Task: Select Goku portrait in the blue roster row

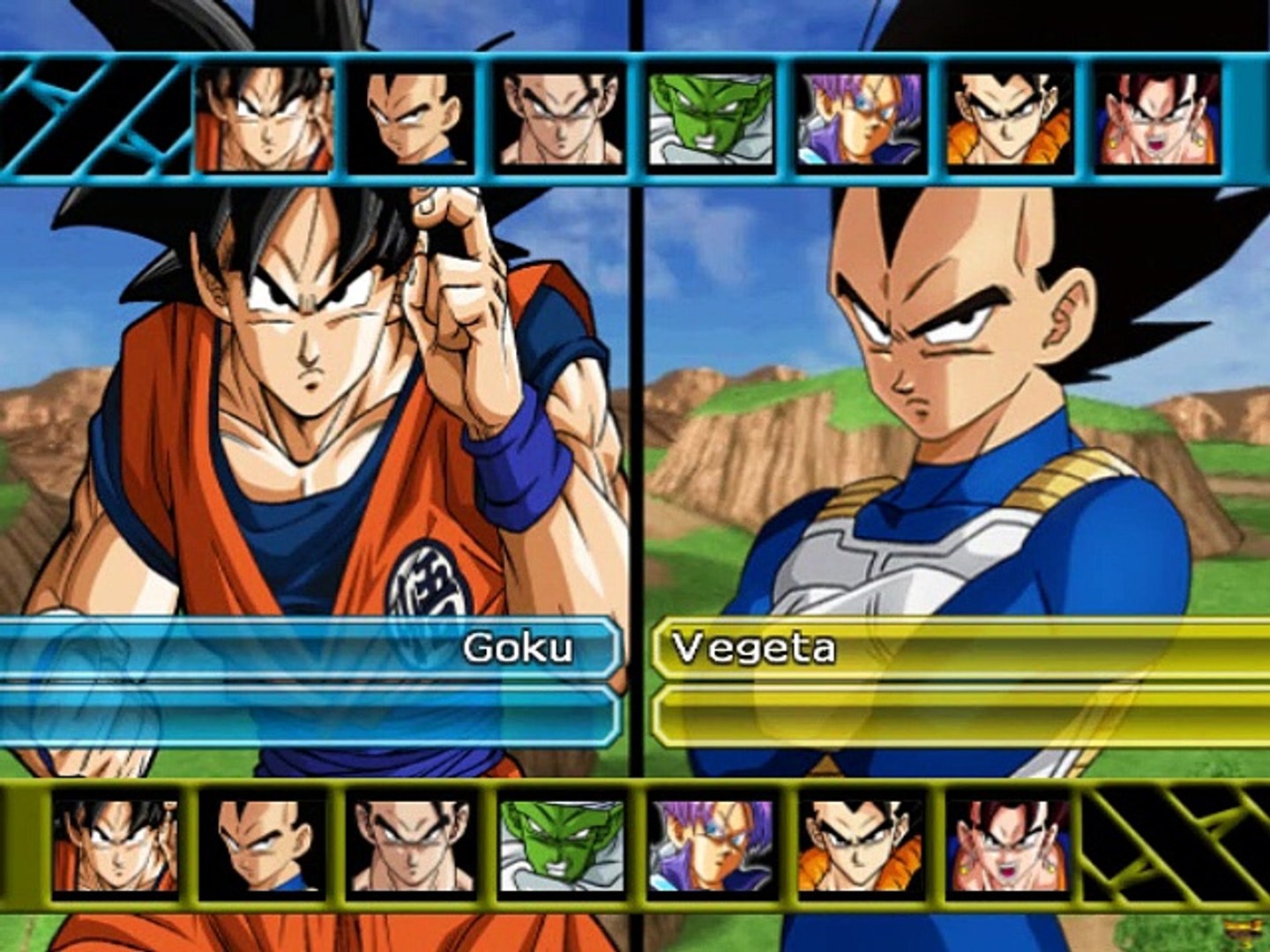Action: click(x=263, y=119)
